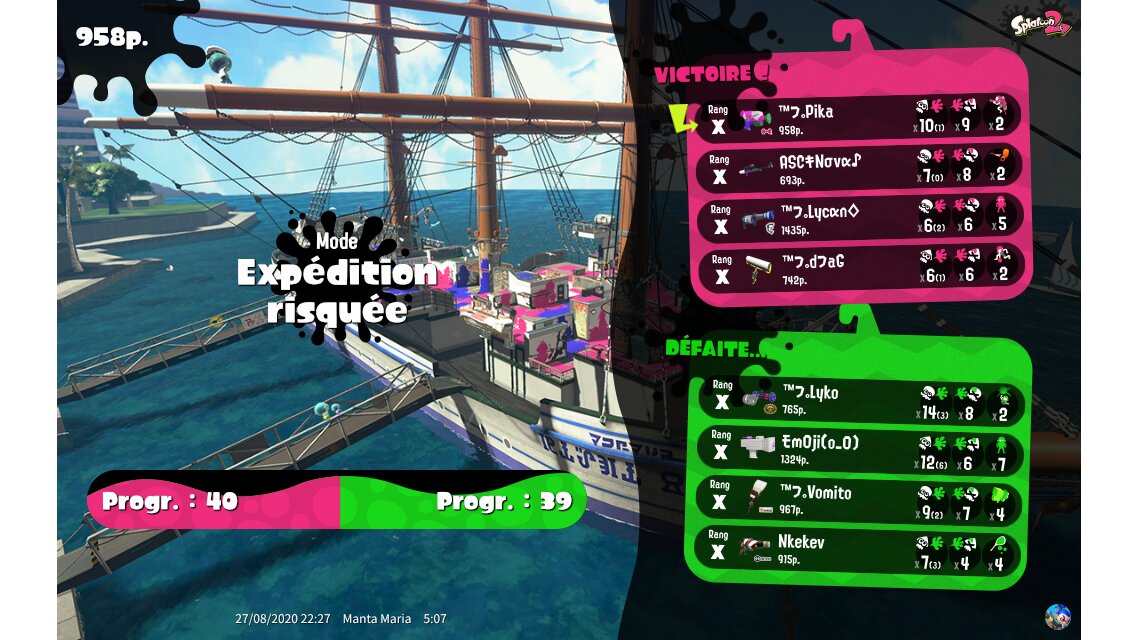
Task: Select Pika's row in the victory team
Action: 860,118
